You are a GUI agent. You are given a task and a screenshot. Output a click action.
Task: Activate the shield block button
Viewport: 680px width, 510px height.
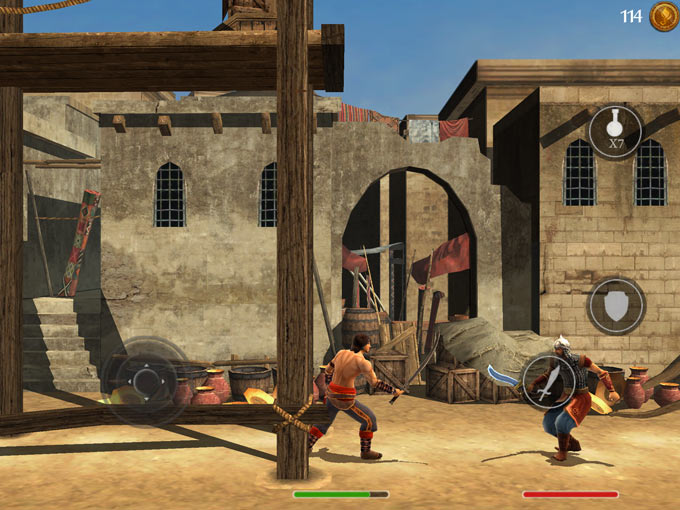click(x=615, y=305)
